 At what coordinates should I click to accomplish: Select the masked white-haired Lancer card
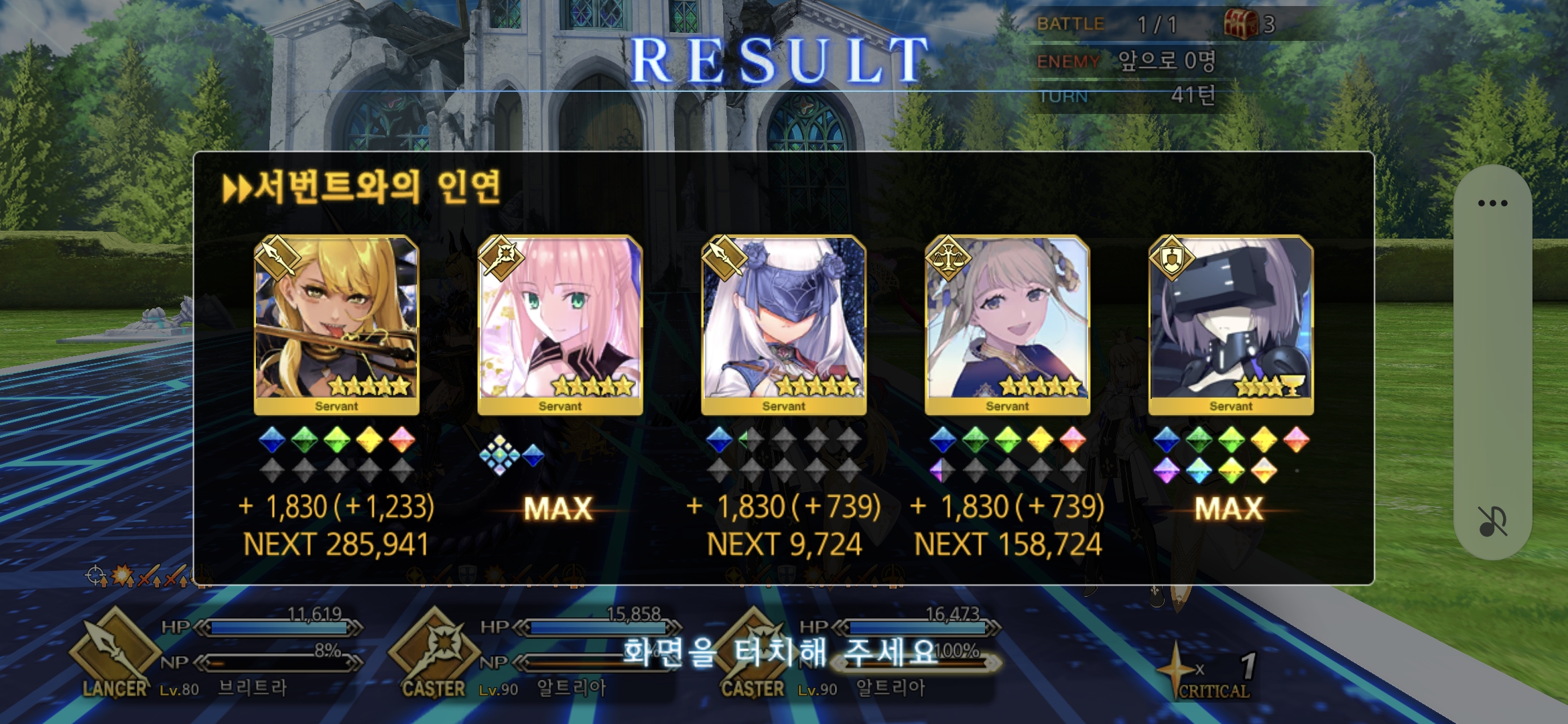tap(783, 324)
